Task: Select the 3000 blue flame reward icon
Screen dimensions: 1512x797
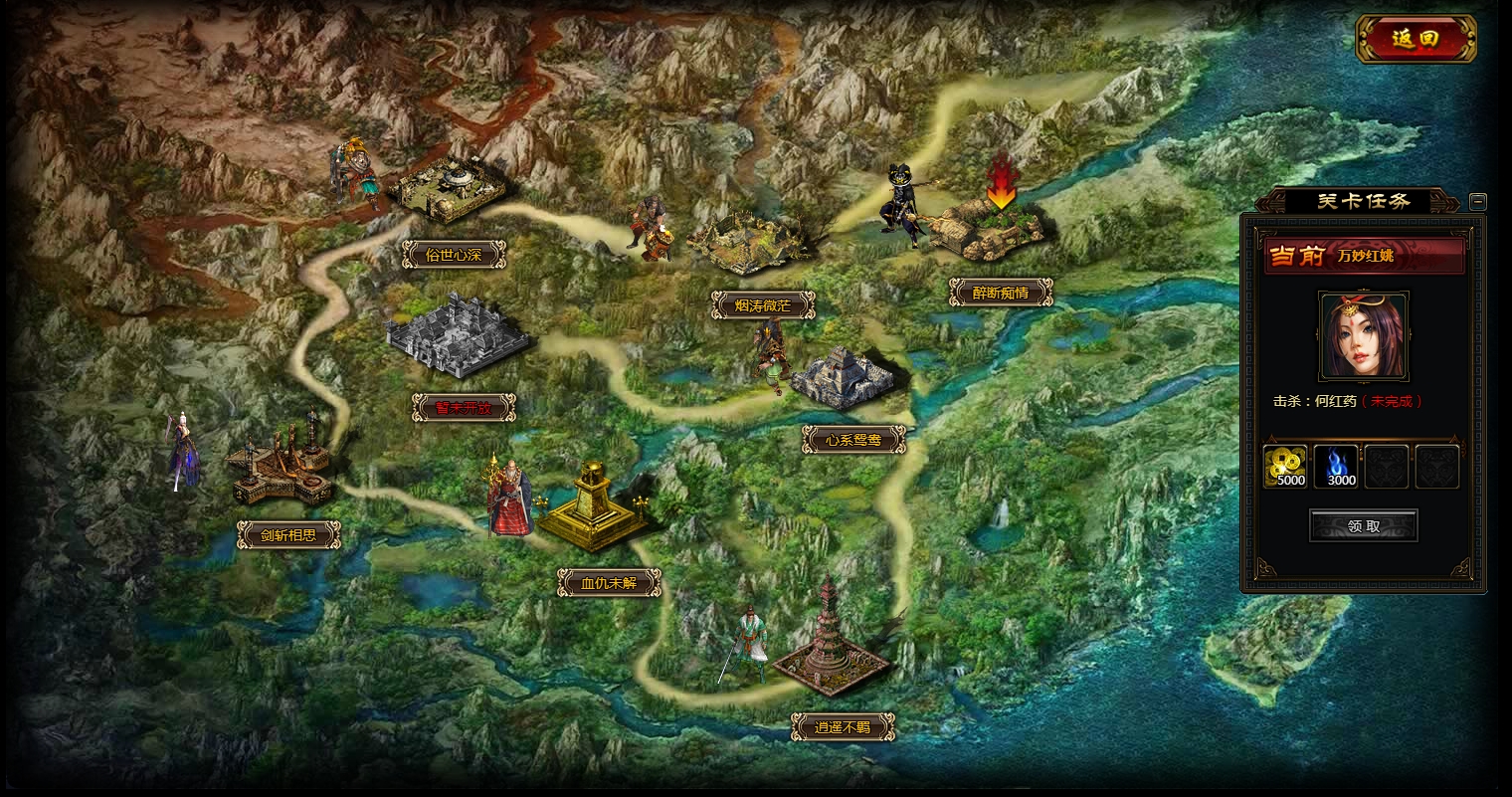Action: (1336, 465)
